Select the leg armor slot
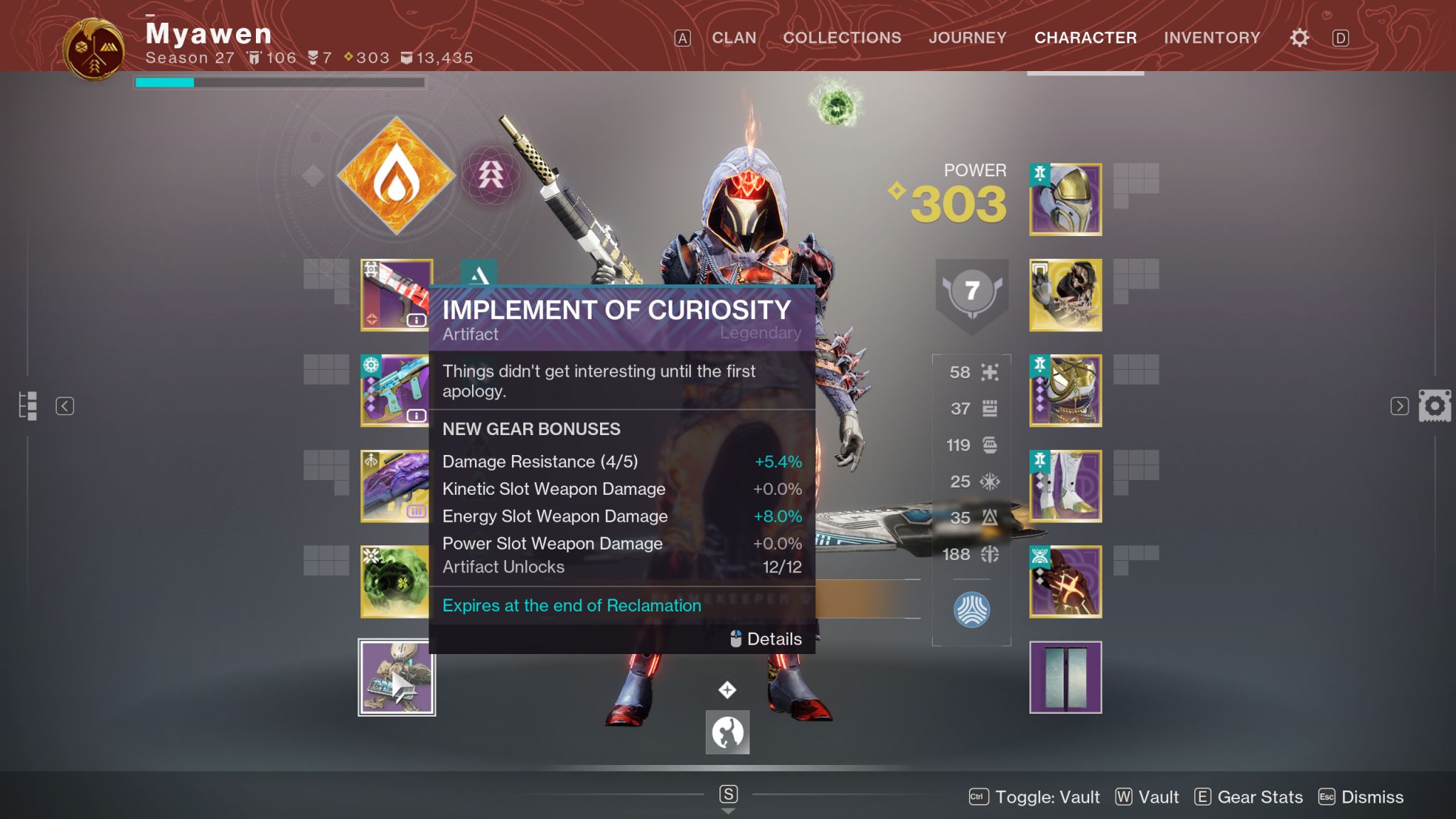The height and width of the screenshot is (819, 1456). click(x=1065, y=486)
